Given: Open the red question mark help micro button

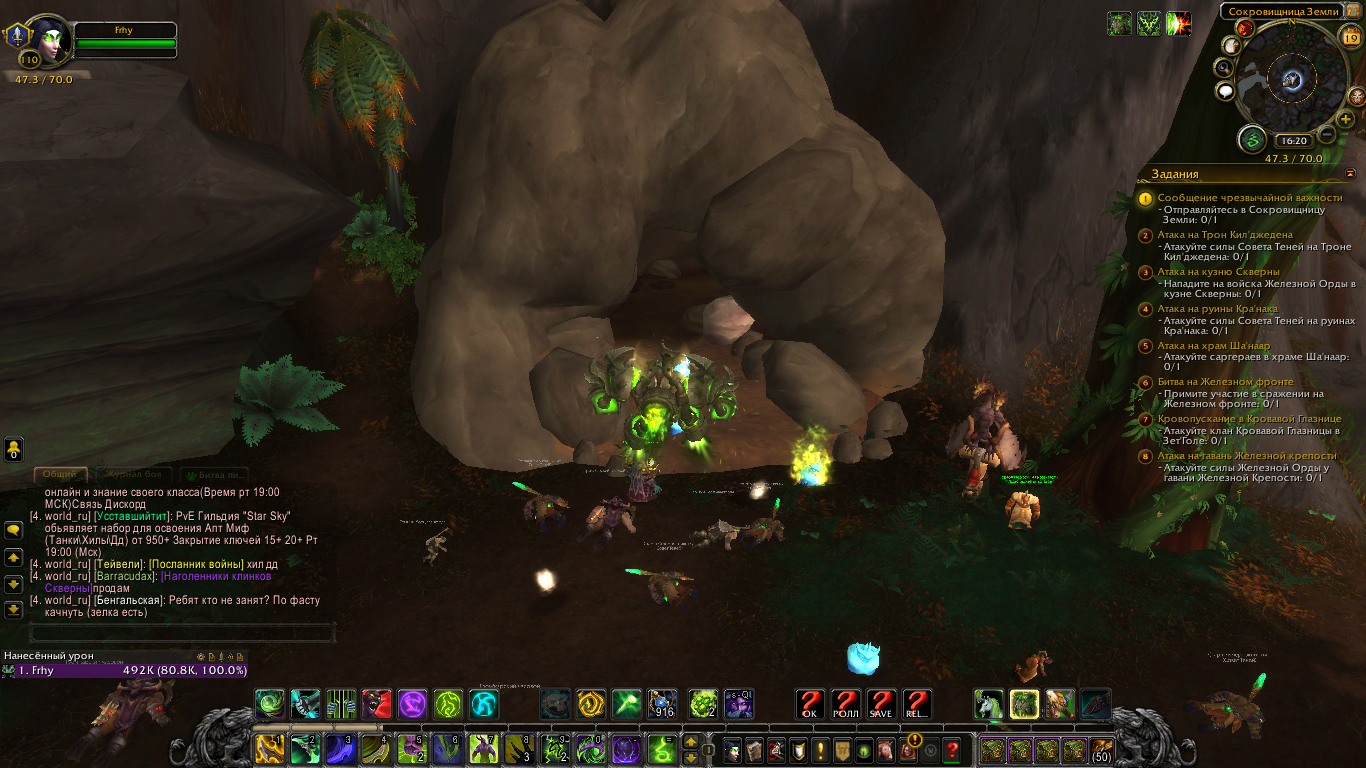Looking at the screenshot, I should [952, 748].
